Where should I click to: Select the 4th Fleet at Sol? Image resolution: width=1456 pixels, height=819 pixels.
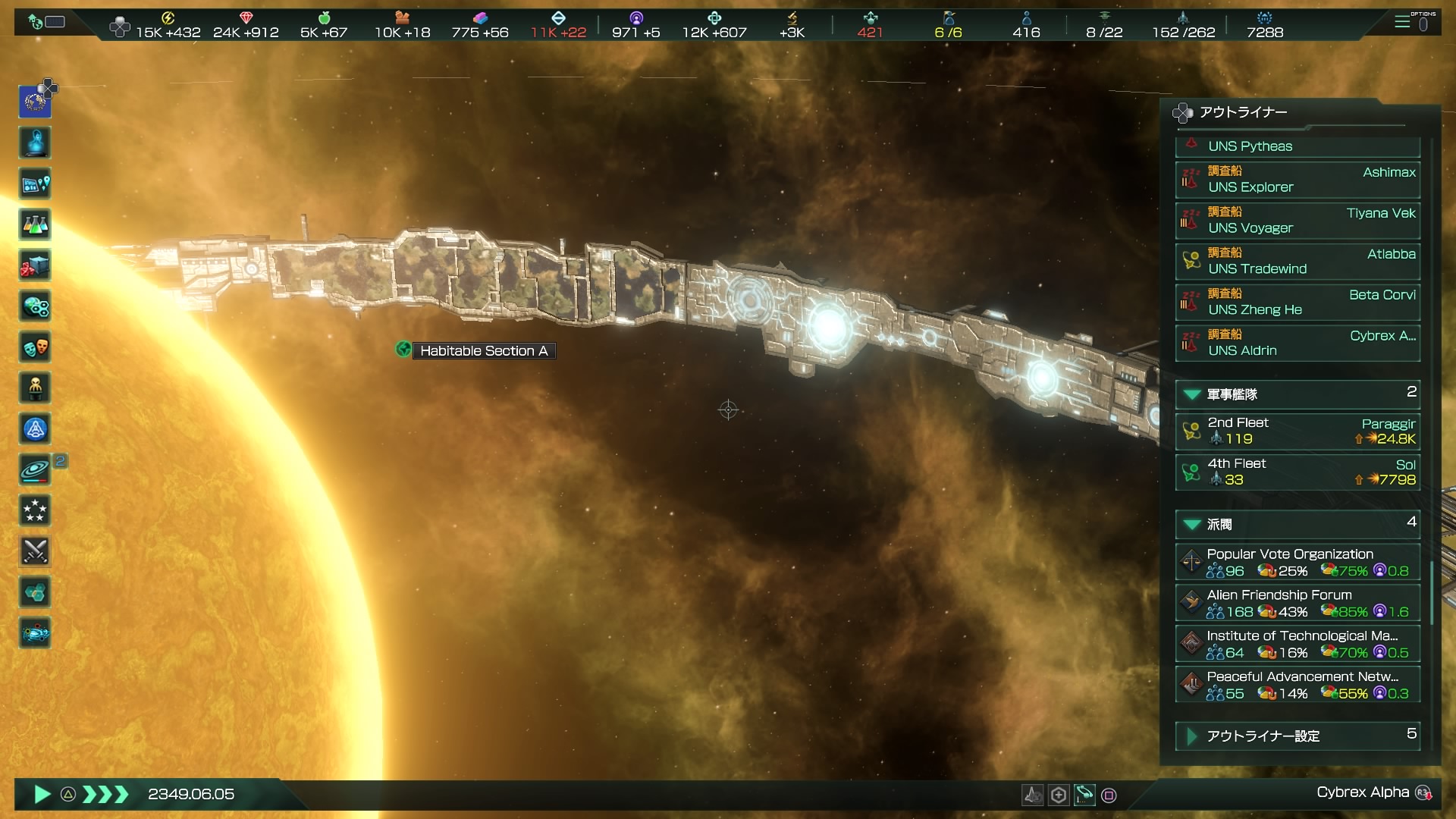1297,472
